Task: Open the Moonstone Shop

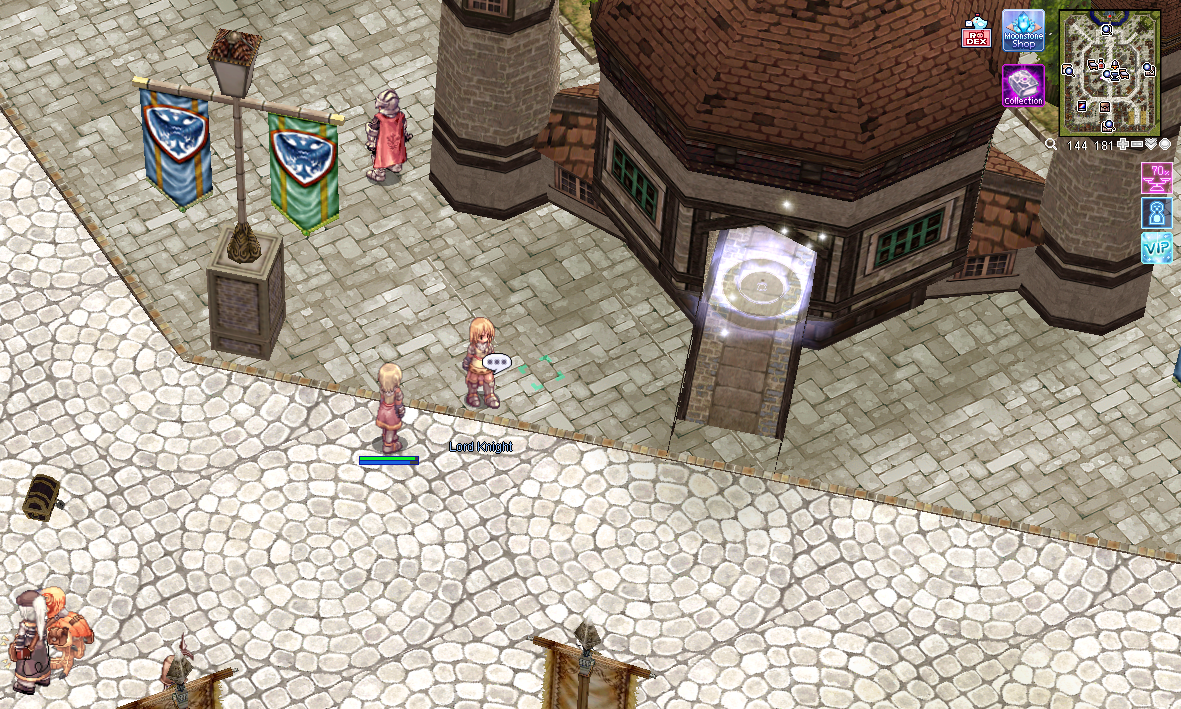Action: pyautogui.click(x=1023, y=30)
